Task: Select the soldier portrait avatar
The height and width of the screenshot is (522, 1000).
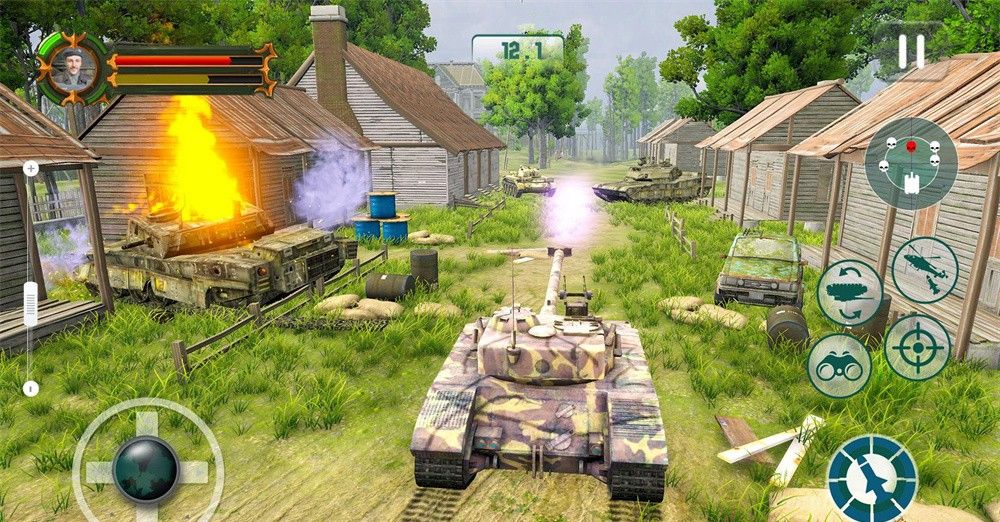Action: pyautogui.click(x=74, y=67)
